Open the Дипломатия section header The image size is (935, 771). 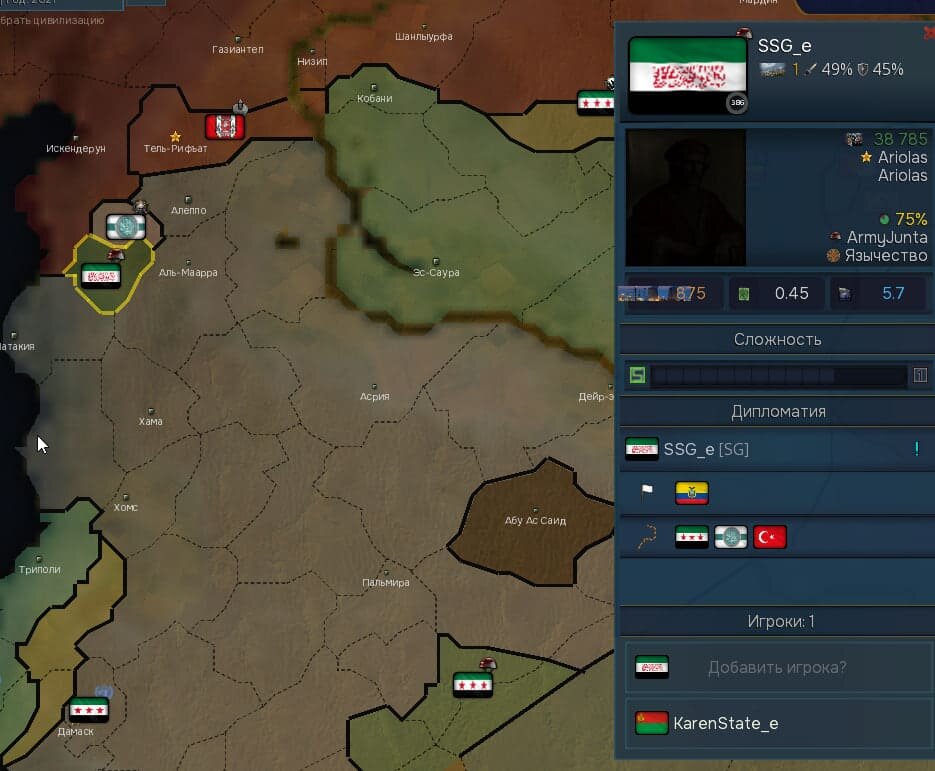(x=777, y=411)
